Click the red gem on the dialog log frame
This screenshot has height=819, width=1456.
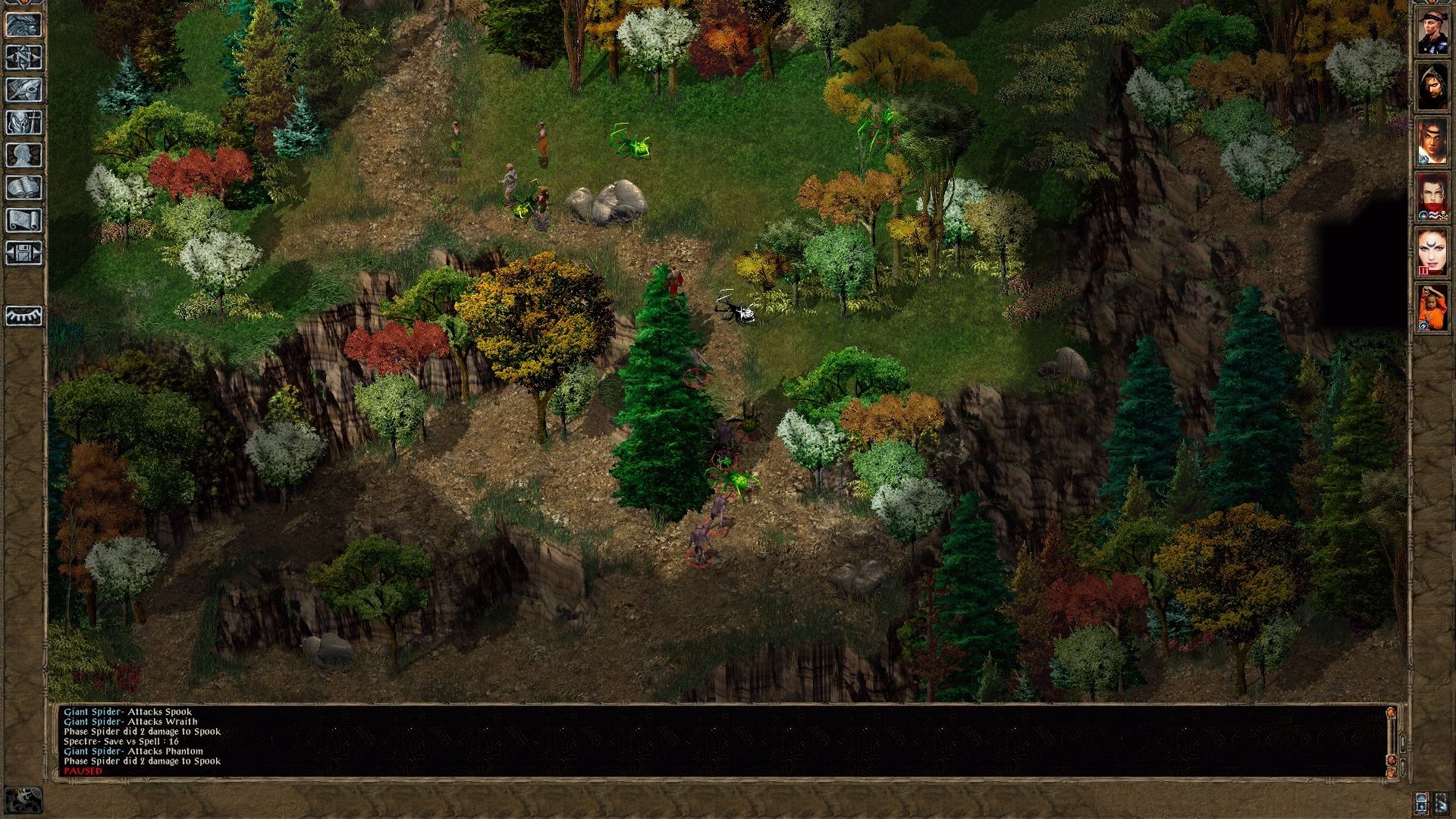1391,760
